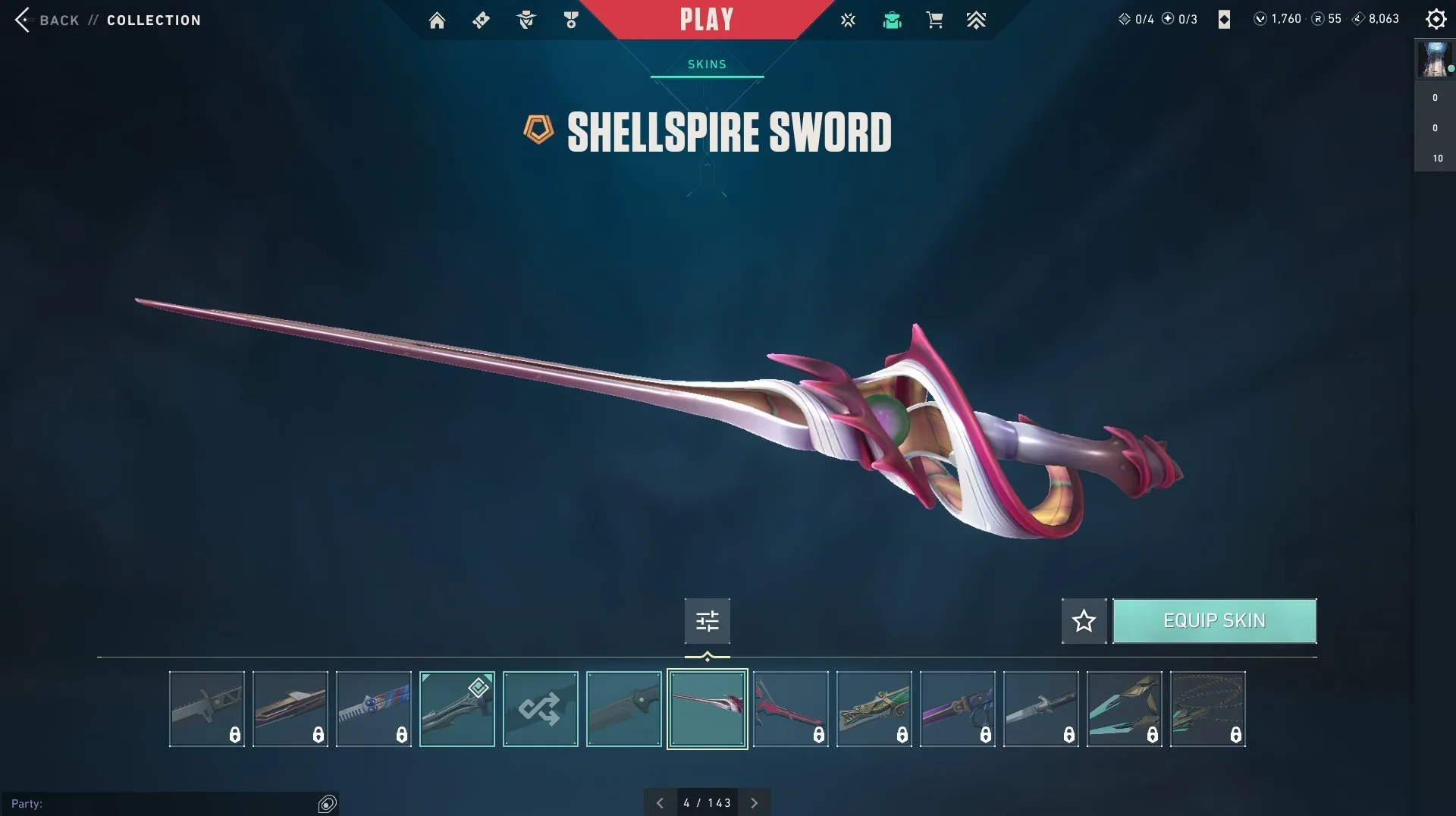This screenshot has height=816, width=1456.
Task: Open the Premier ranks icon
Action: coord(977,20)
